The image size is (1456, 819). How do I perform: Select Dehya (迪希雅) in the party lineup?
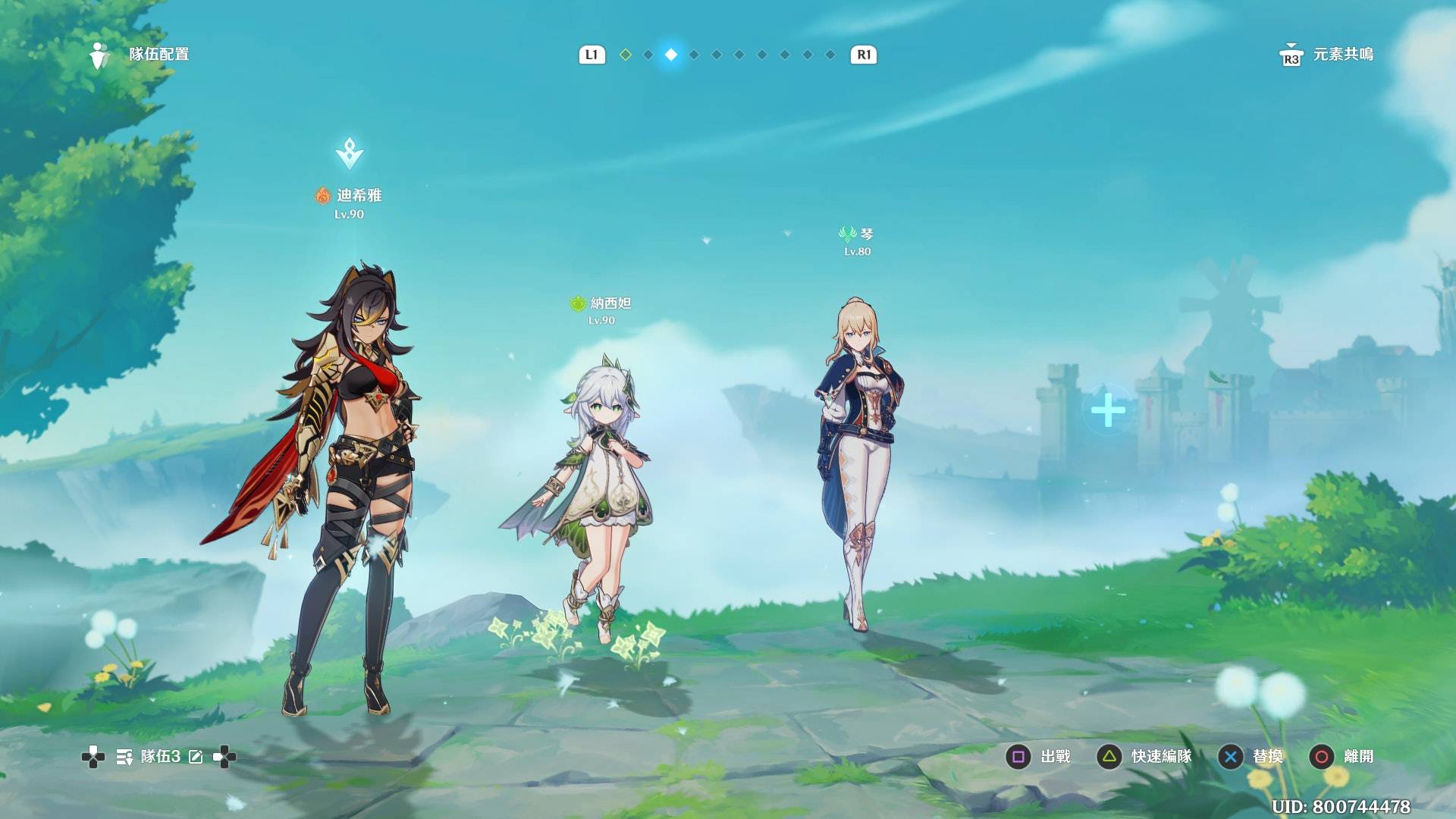[x=350, y=485]
